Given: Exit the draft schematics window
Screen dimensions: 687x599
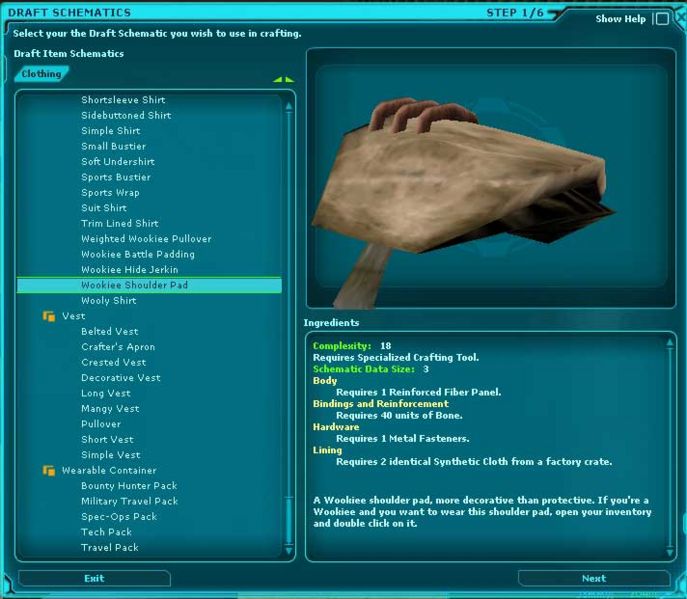Looking at the screenshot, I should [x=94, y=578].
